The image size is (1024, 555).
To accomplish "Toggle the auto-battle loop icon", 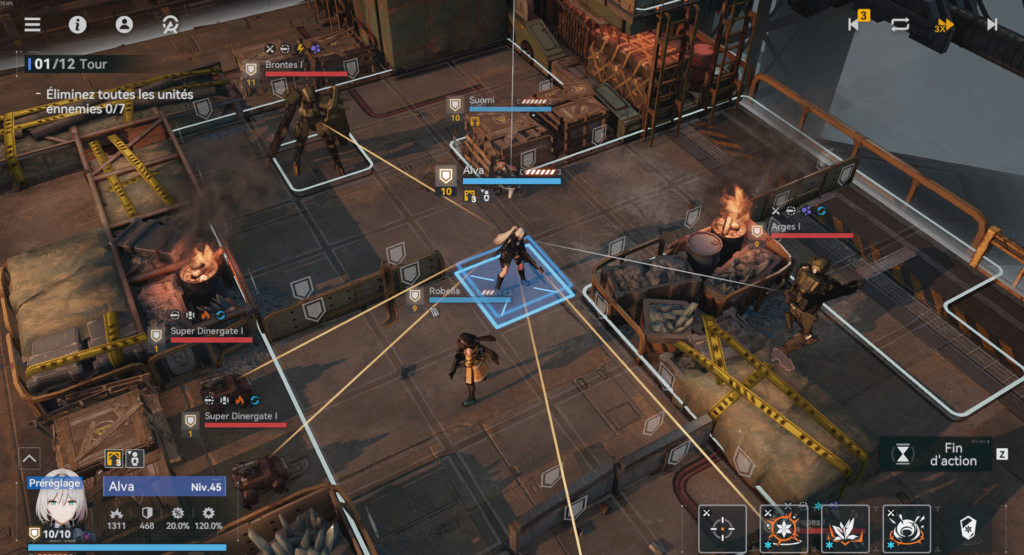I will [x=900, y=24].
